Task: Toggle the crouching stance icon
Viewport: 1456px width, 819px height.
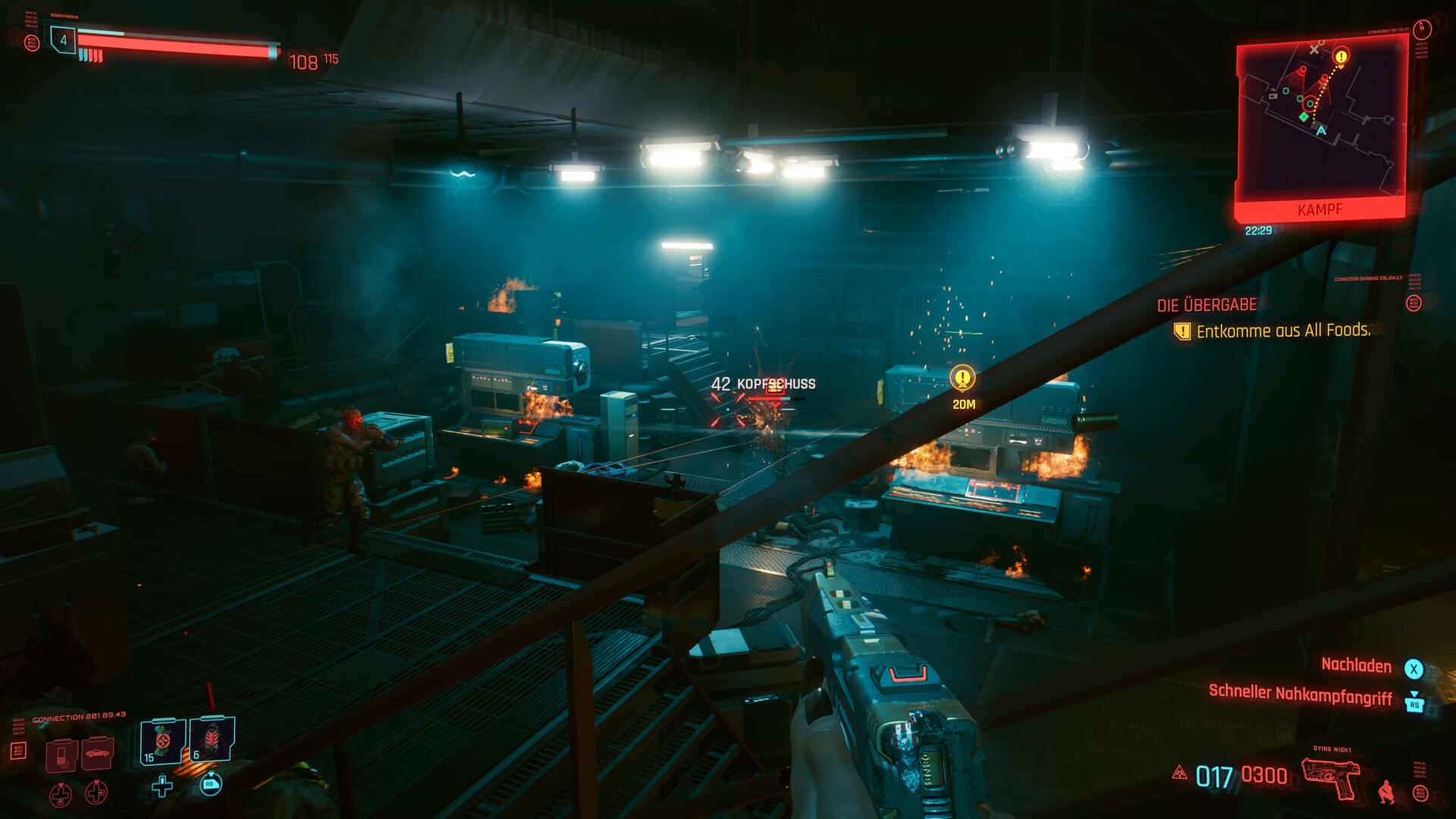Action: tap(1386, 791)
